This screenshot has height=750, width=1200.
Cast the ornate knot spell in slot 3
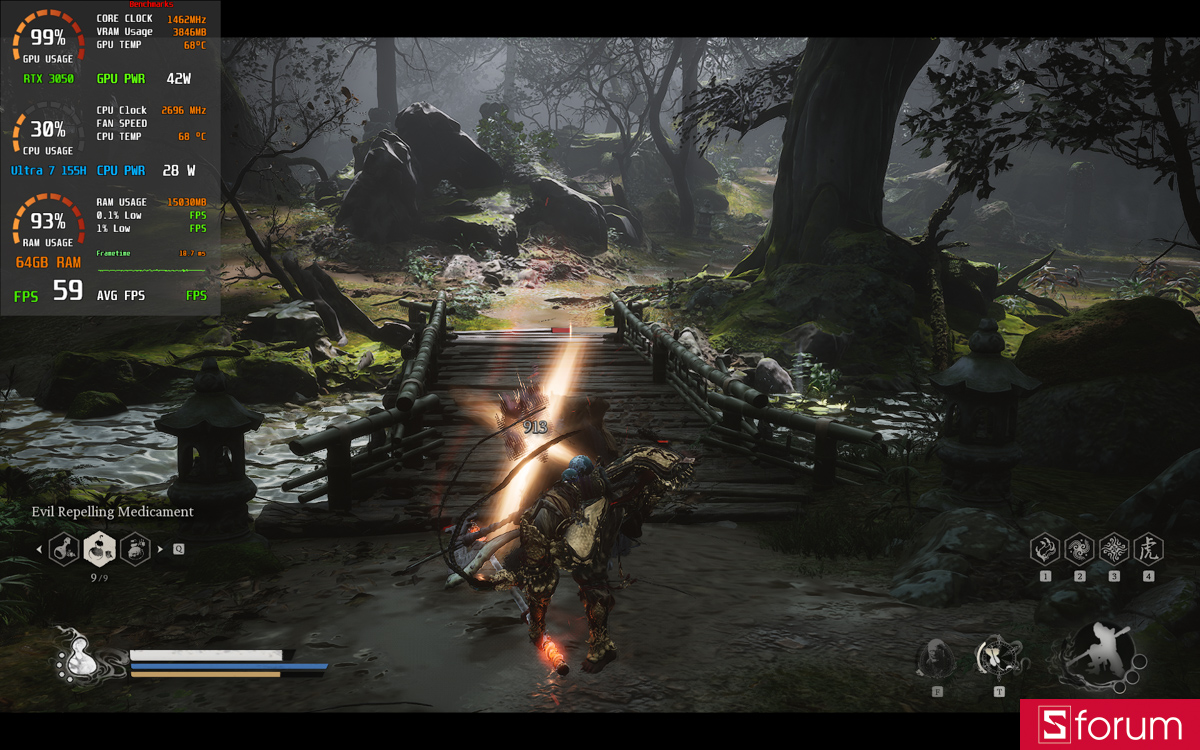1114,548
